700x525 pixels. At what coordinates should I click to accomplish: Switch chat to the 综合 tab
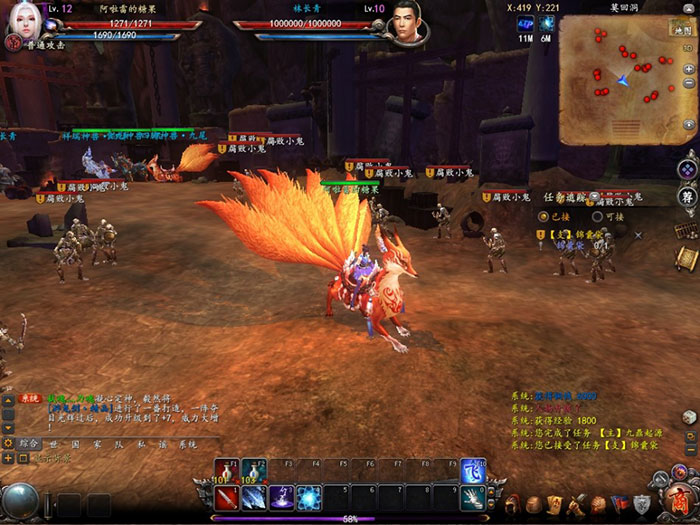[x=29, y=443]
